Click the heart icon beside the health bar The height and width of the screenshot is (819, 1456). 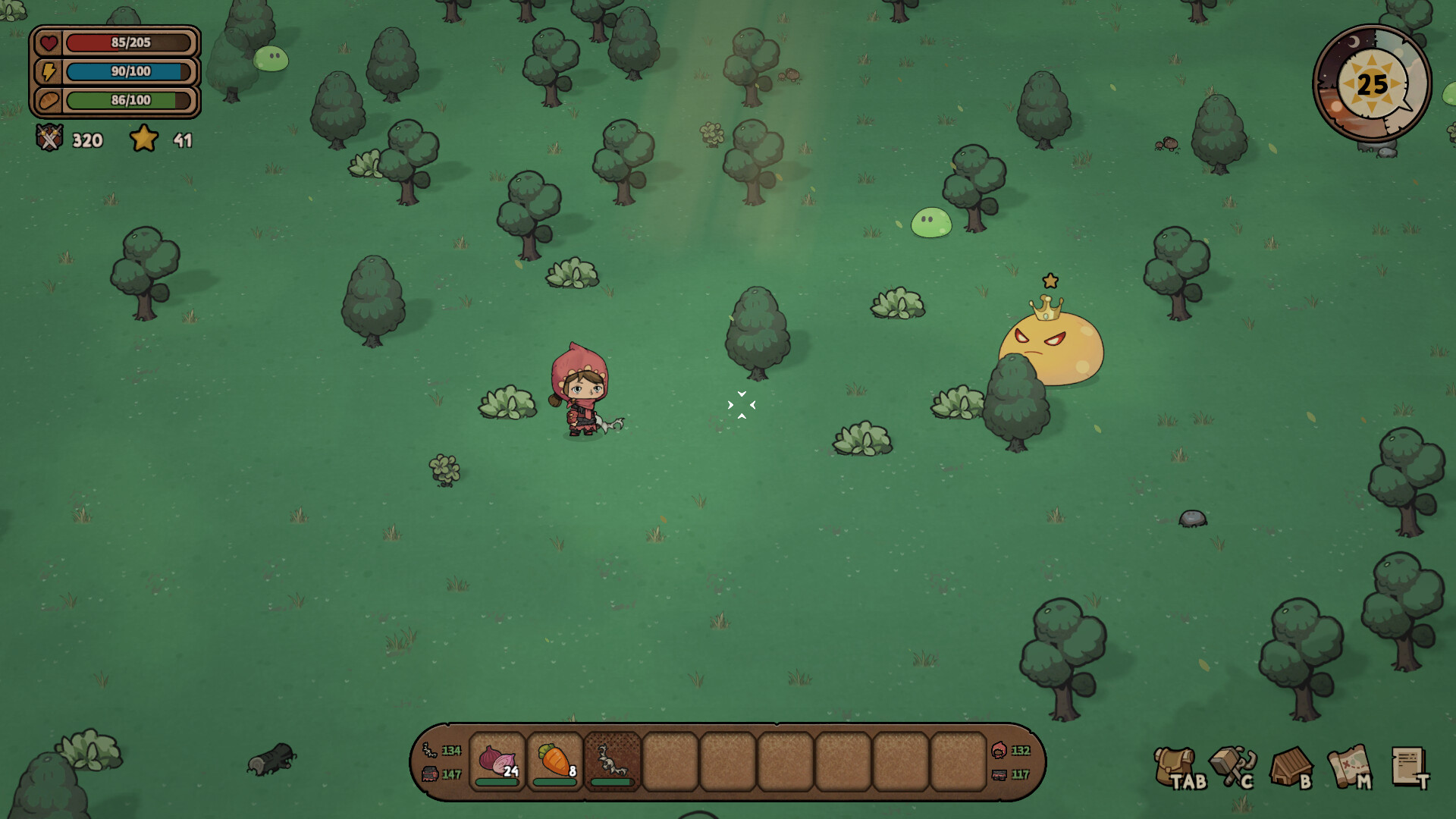click(48, 43)
